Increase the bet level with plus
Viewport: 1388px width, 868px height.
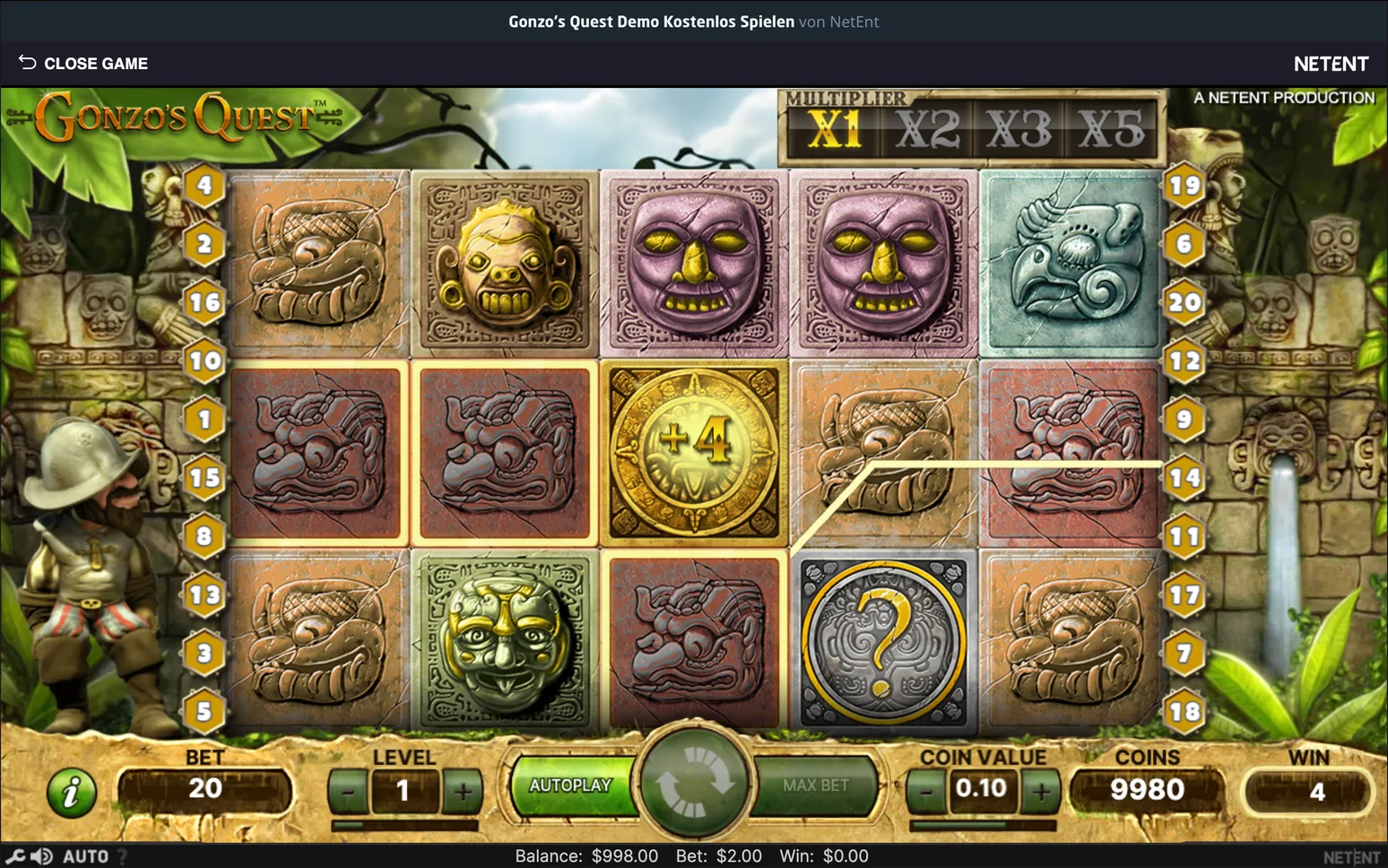pos(463,792)
